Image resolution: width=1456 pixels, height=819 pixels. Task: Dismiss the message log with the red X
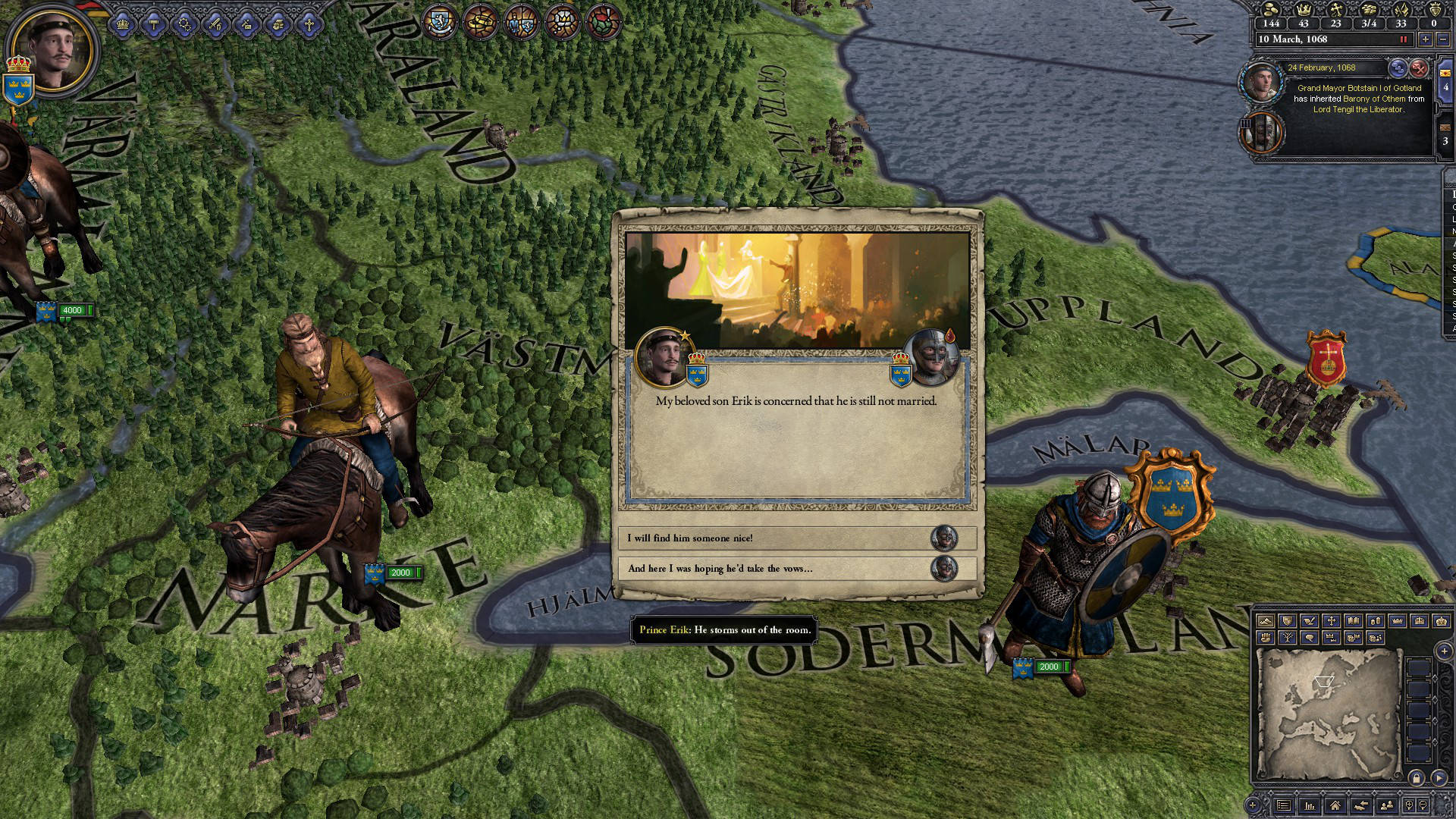(x=1419, y=68)
